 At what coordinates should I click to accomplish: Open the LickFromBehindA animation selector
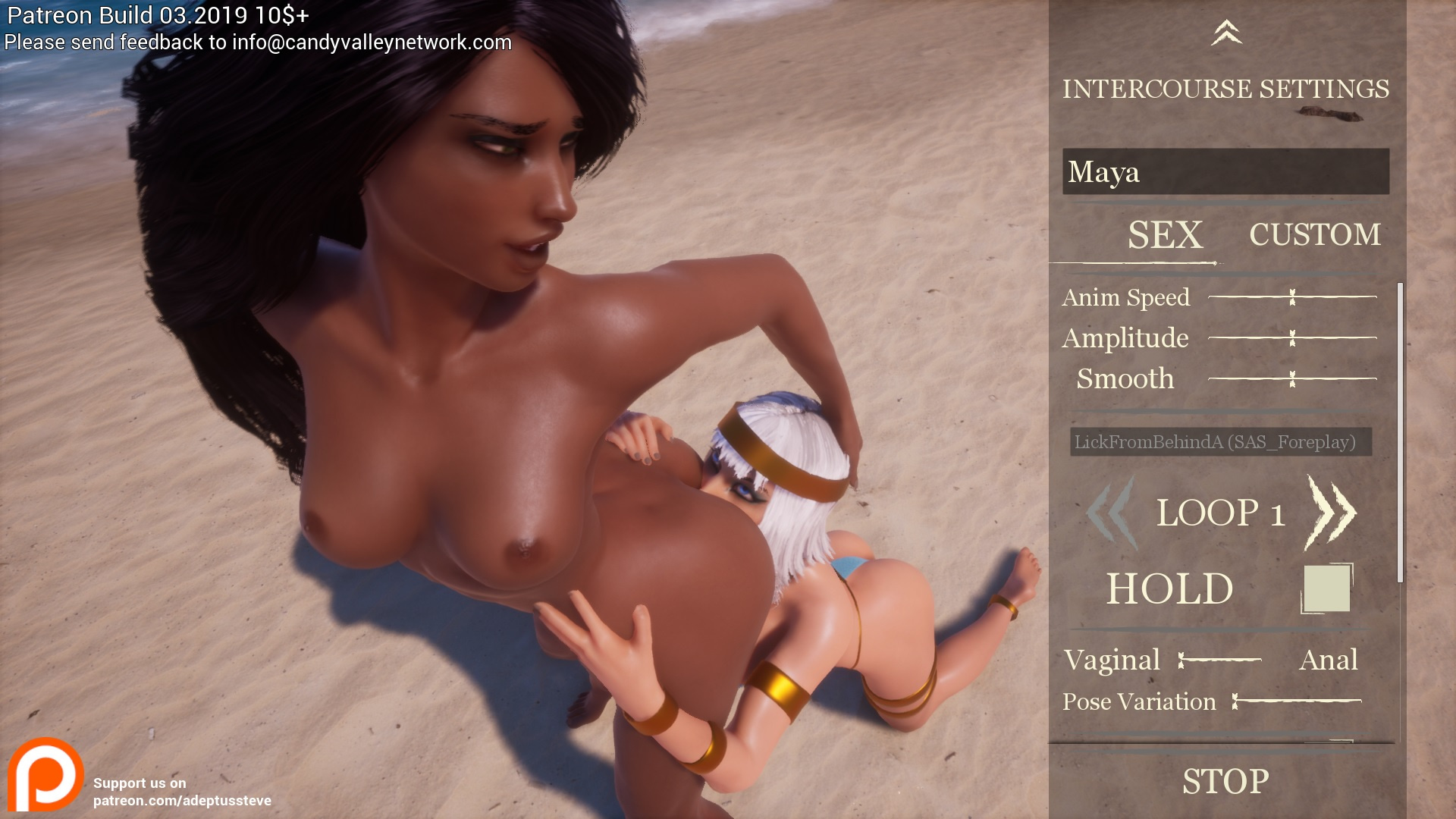pyautogui.click(x=1220, y=442)
